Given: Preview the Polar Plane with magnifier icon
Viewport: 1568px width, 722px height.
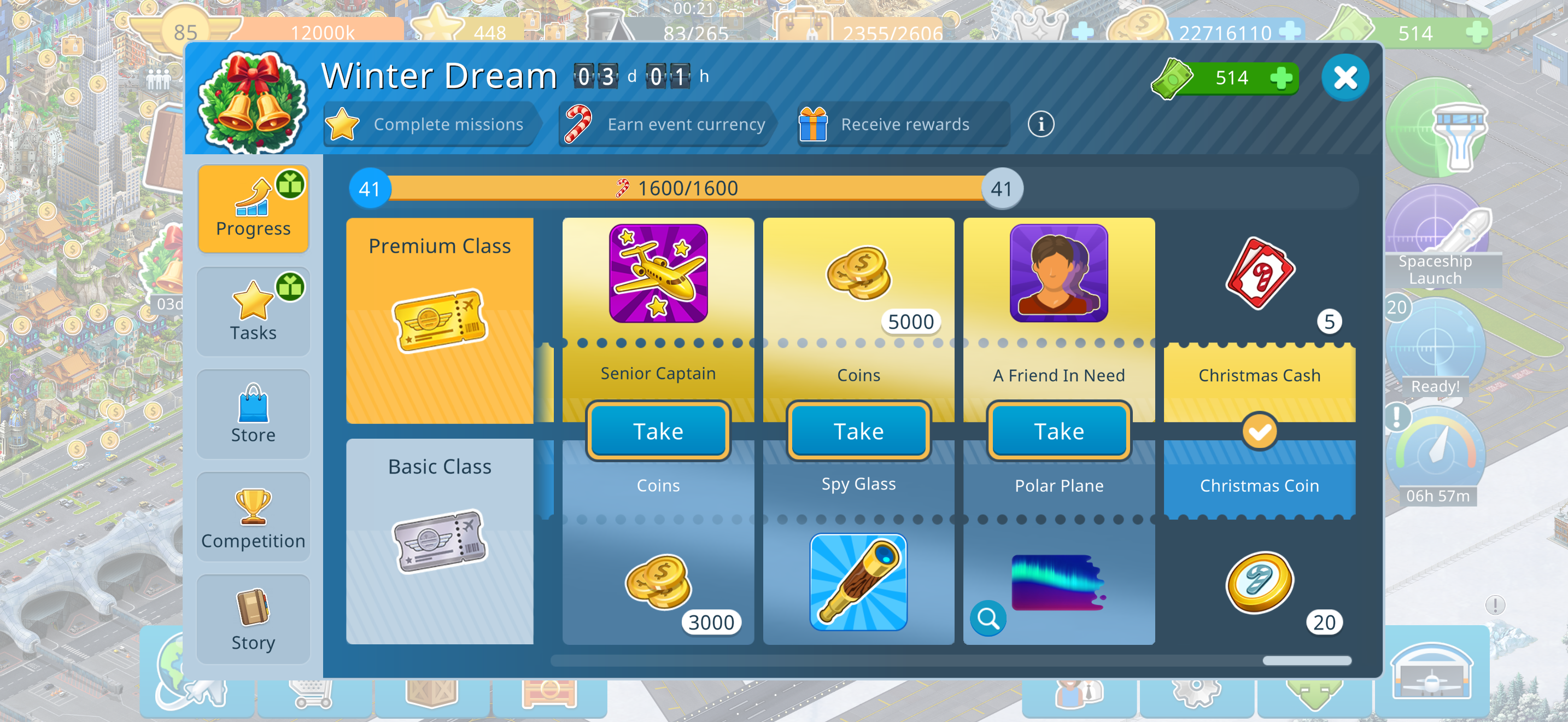Looking at the screenshot, I should (988, 619).
